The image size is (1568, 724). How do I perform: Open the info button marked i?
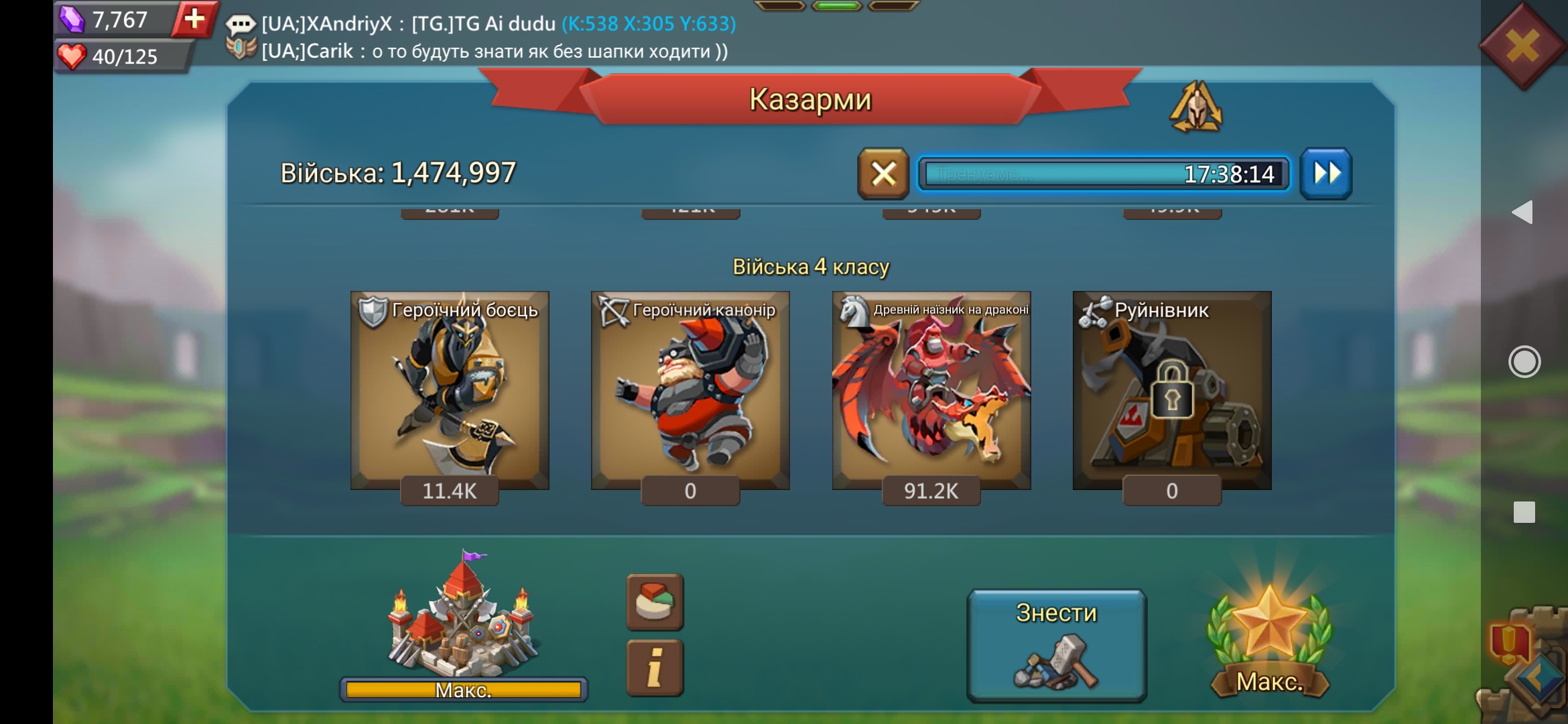(x=655, y=668)
